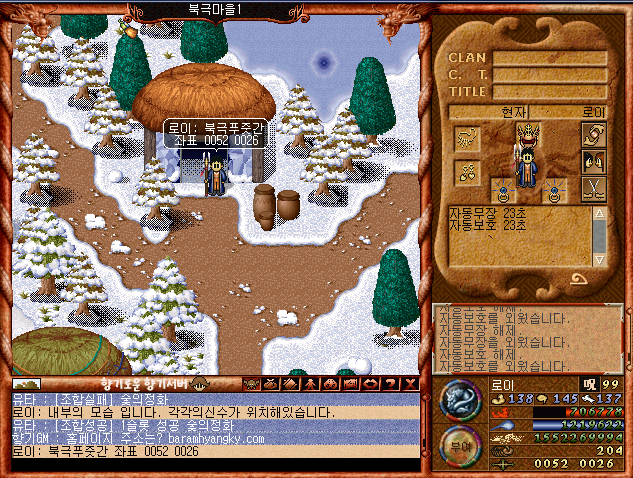Open the bat-face toolbar icon
Viewport: 633px width, 478px height.
click(x=251, y=384)
